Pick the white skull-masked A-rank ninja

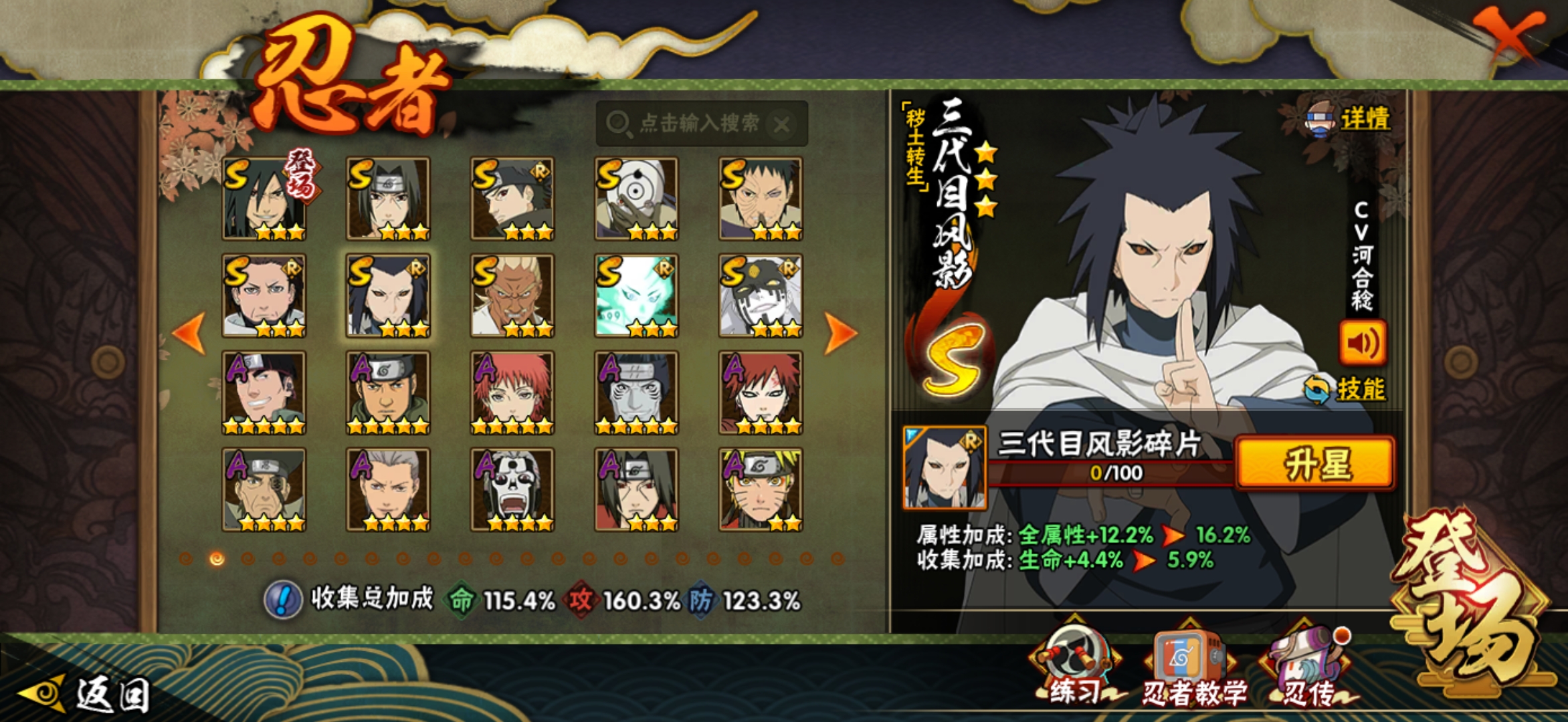(x=512, y=489)
